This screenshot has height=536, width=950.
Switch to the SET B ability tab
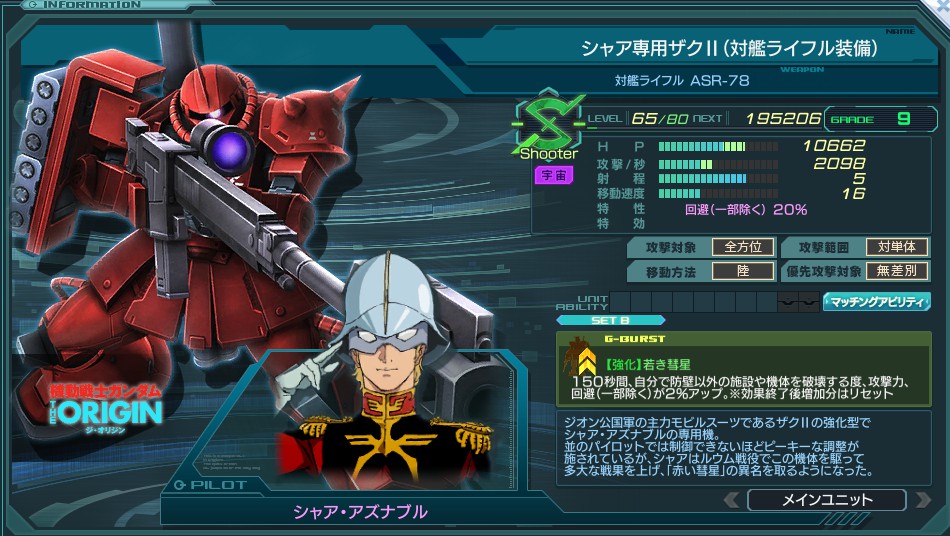click(610, 321)
